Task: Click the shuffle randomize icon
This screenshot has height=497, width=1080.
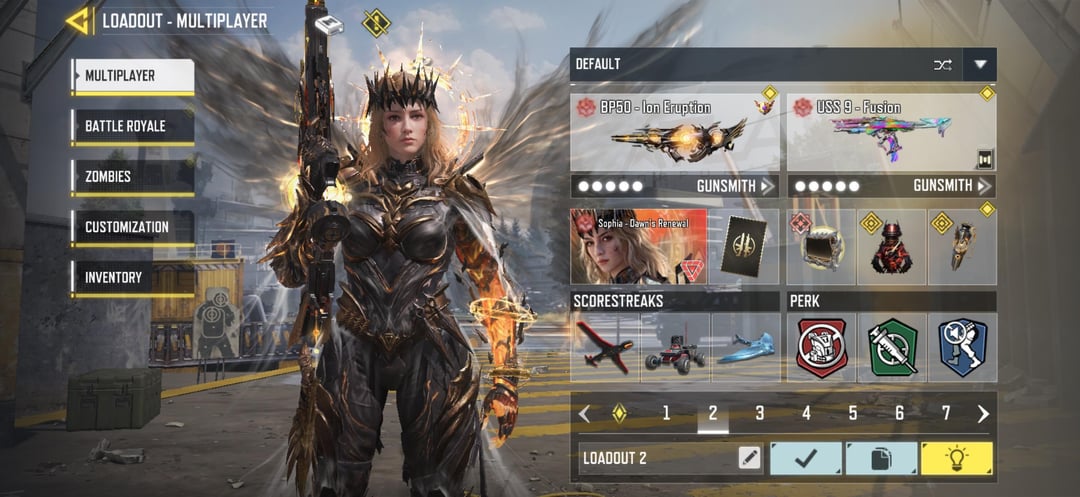Action: [942, 64]
